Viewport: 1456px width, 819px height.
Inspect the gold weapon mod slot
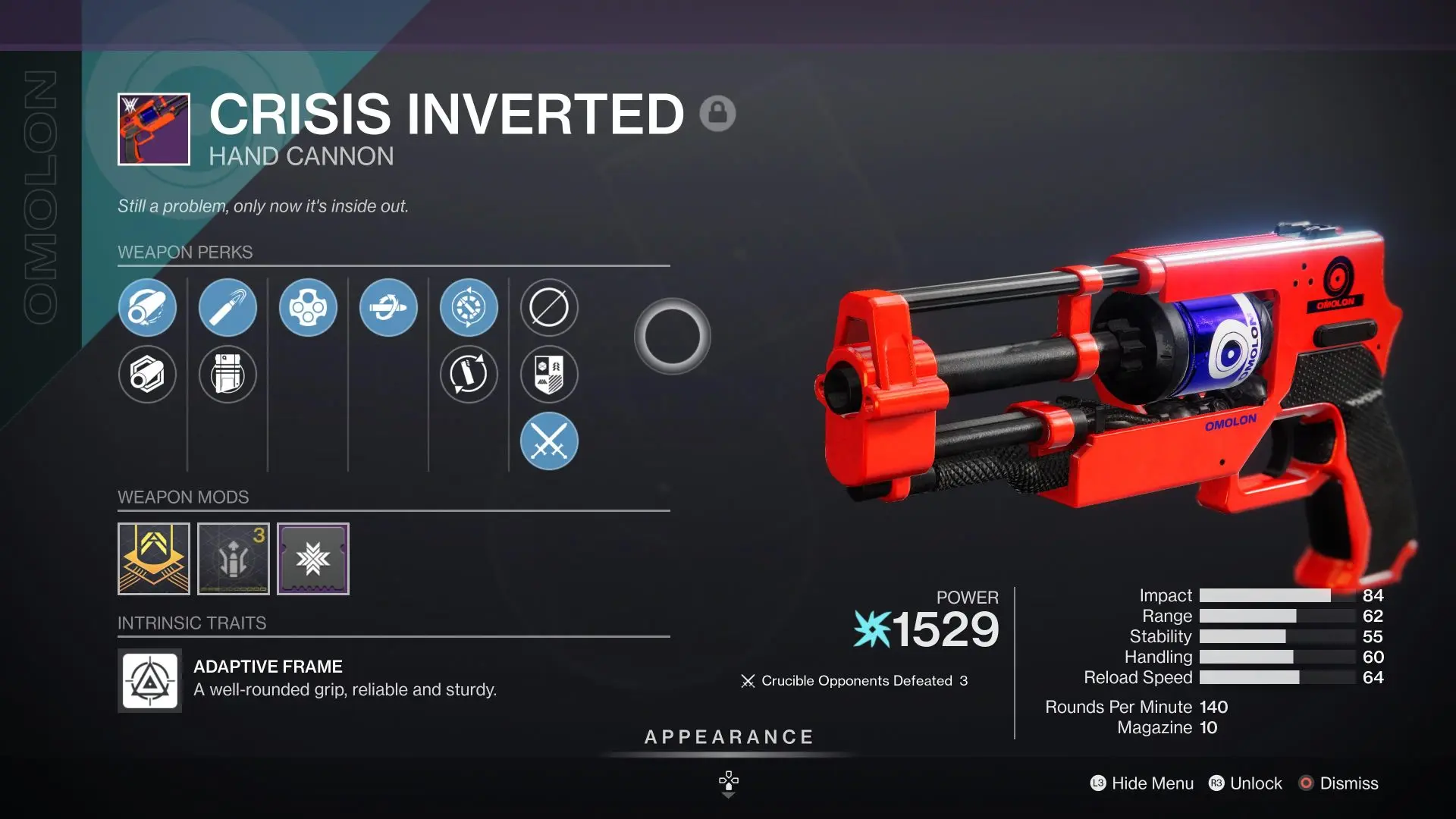(x=154, y=559)
